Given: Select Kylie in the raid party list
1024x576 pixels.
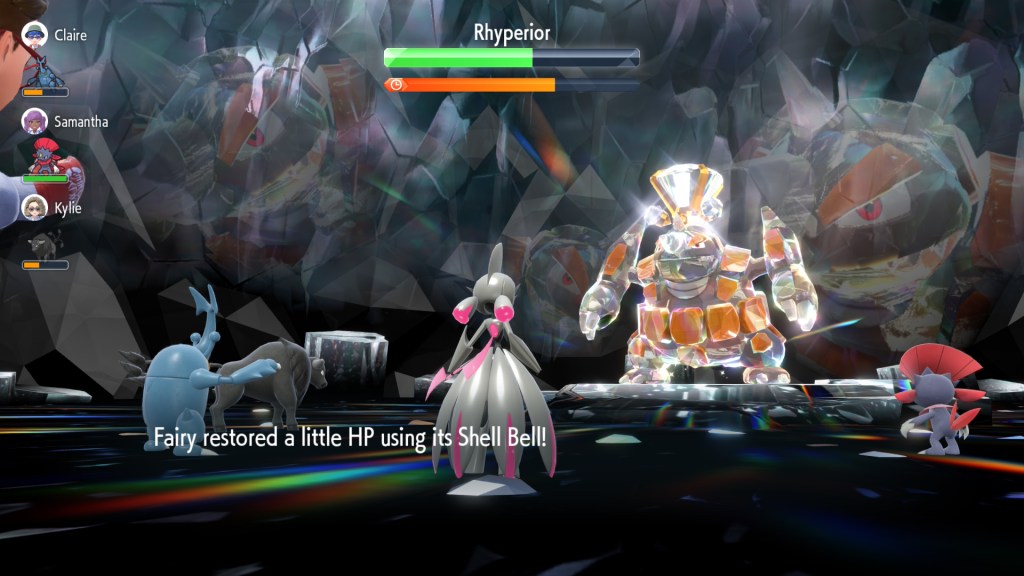Looking at the screenshot, I should [x=67, y=208].
